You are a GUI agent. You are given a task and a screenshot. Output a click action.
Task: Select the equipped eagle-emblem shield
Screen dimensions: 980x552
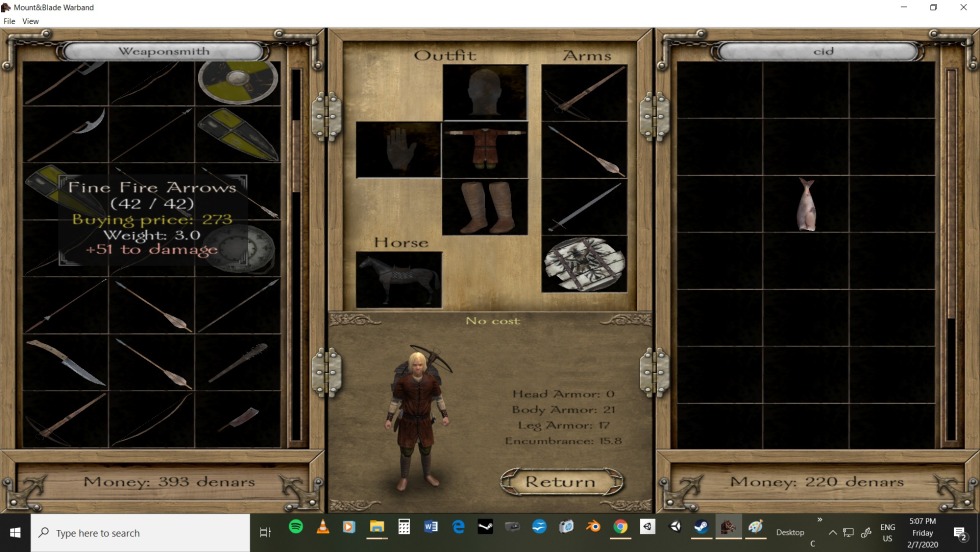tap(584, 264)
